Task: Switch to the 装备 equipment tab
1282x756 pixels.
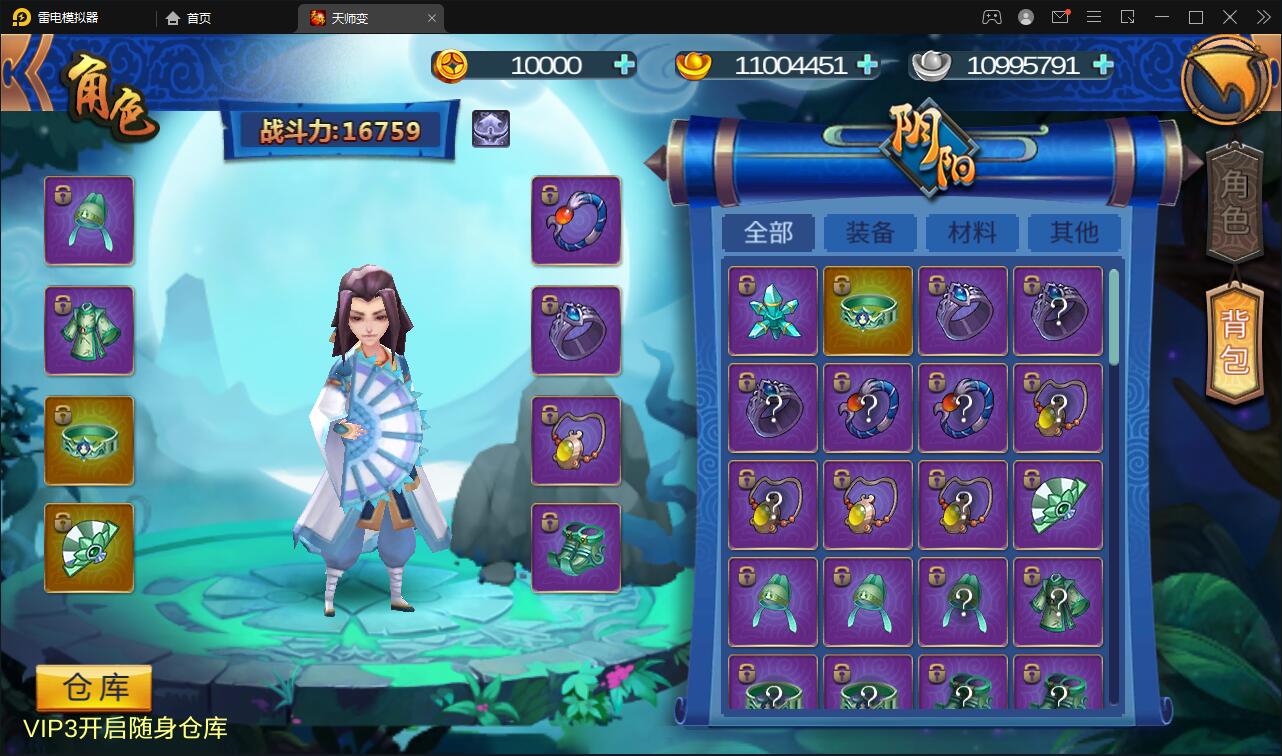Action: [870, 233]
